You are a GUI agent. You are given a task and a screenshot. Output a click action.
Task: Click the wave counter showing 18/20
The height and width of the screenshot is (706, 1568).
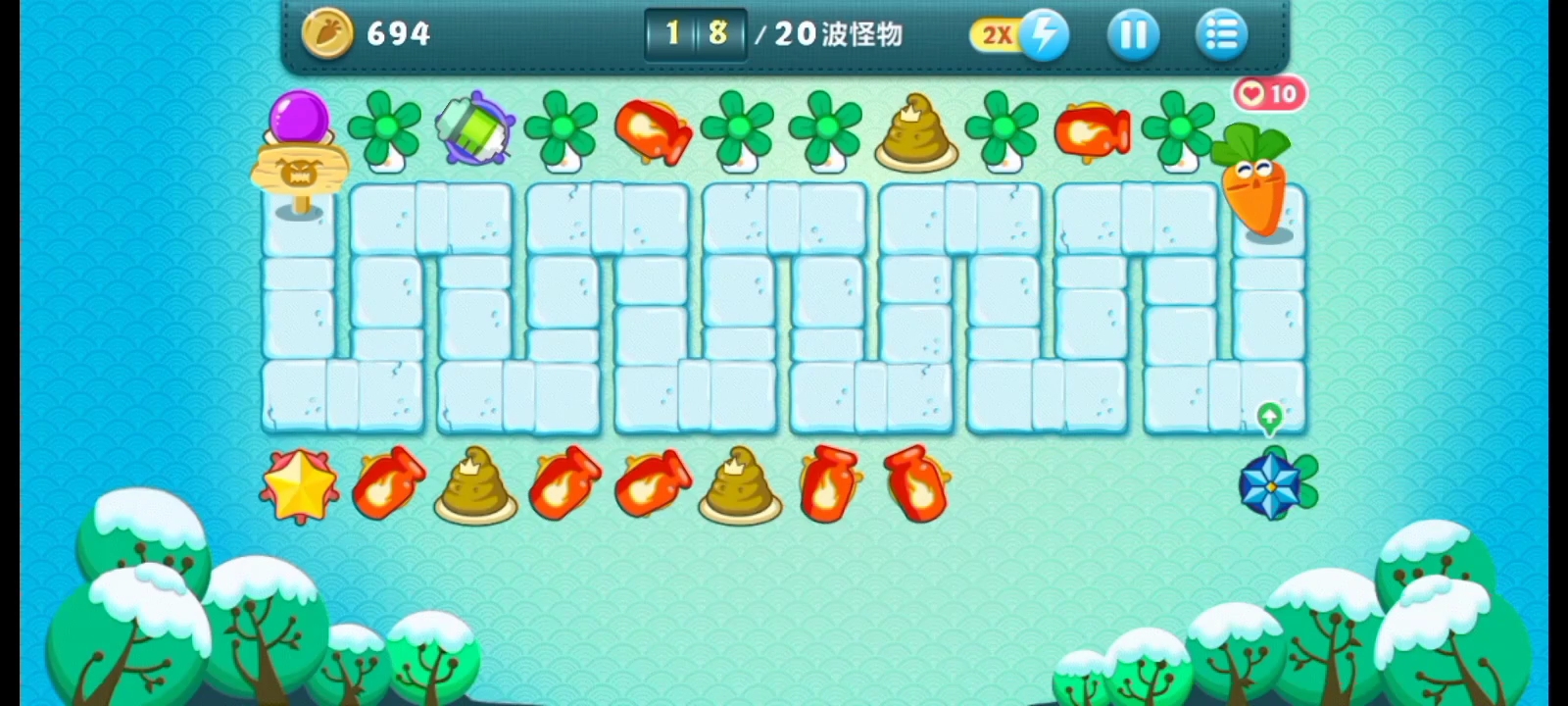click(x=696, y=34)
